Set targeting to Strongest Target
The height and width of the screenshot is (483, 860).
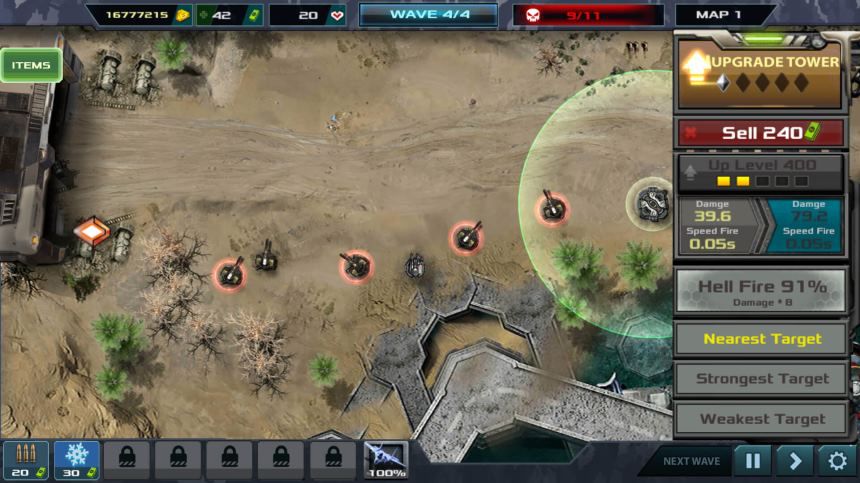pos(762,379)
